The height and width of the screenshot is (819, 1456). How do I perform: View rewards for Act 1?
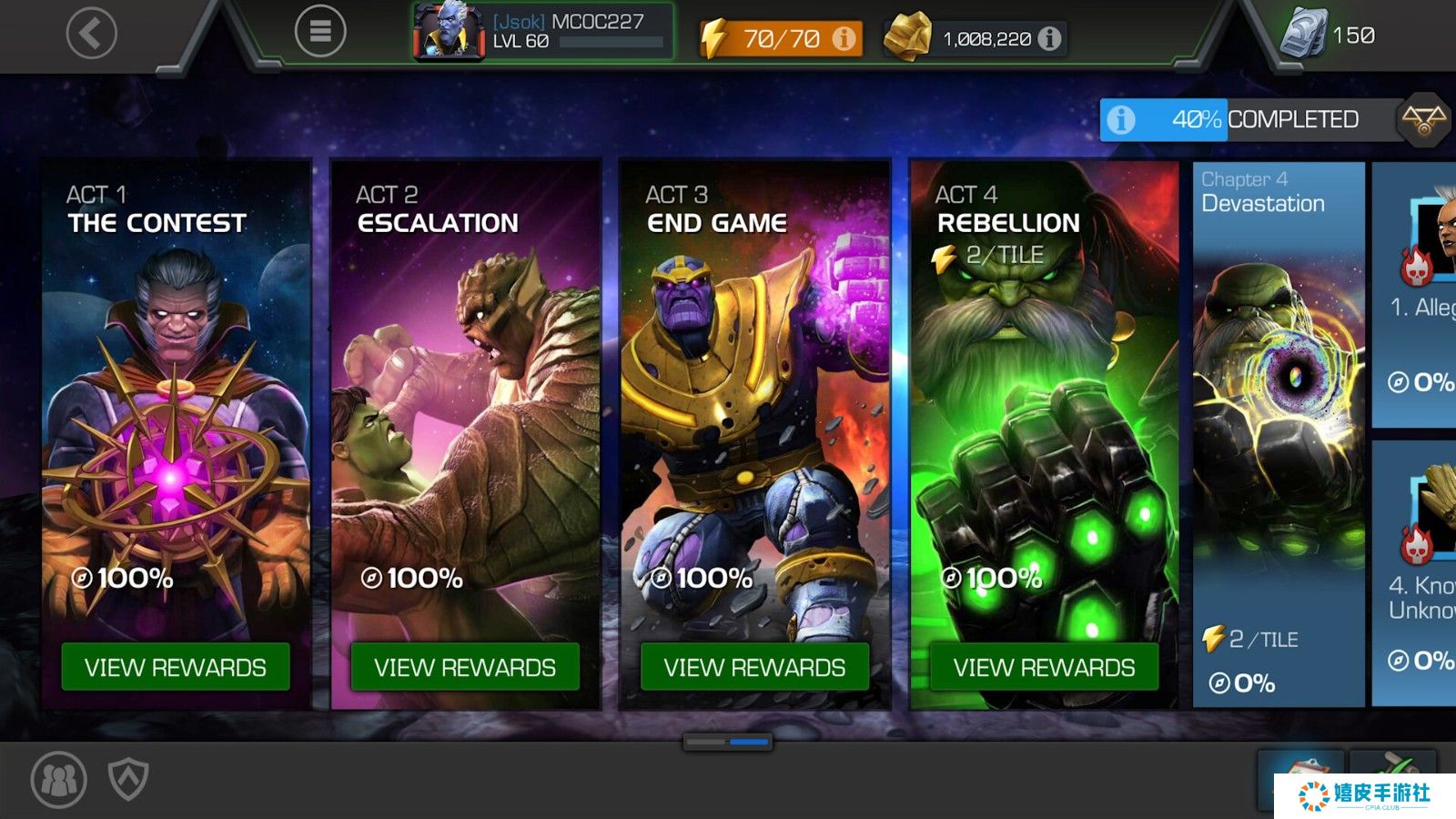176,667
